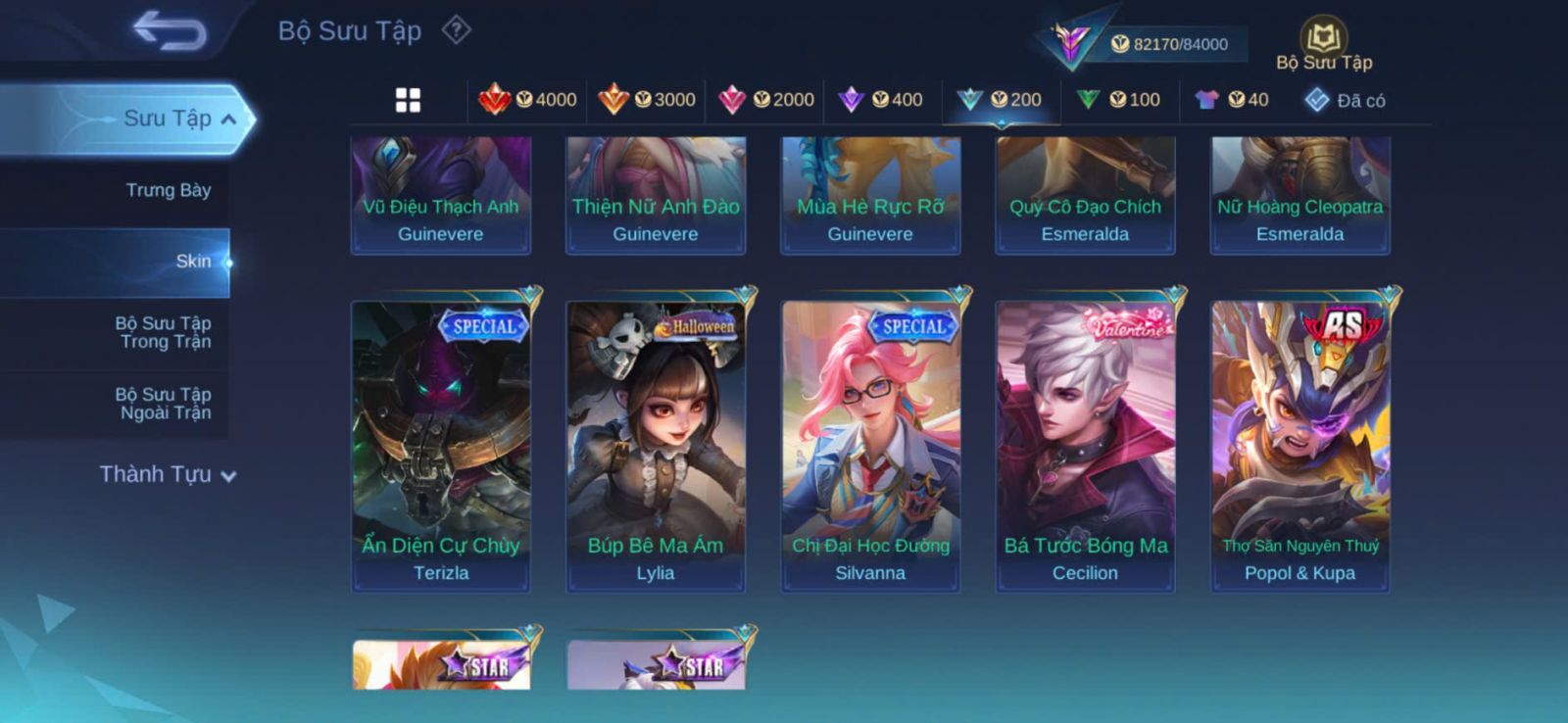1568x723 pixels.
Task: Expand the Thành Tựu section
Action: coord(167,475)
